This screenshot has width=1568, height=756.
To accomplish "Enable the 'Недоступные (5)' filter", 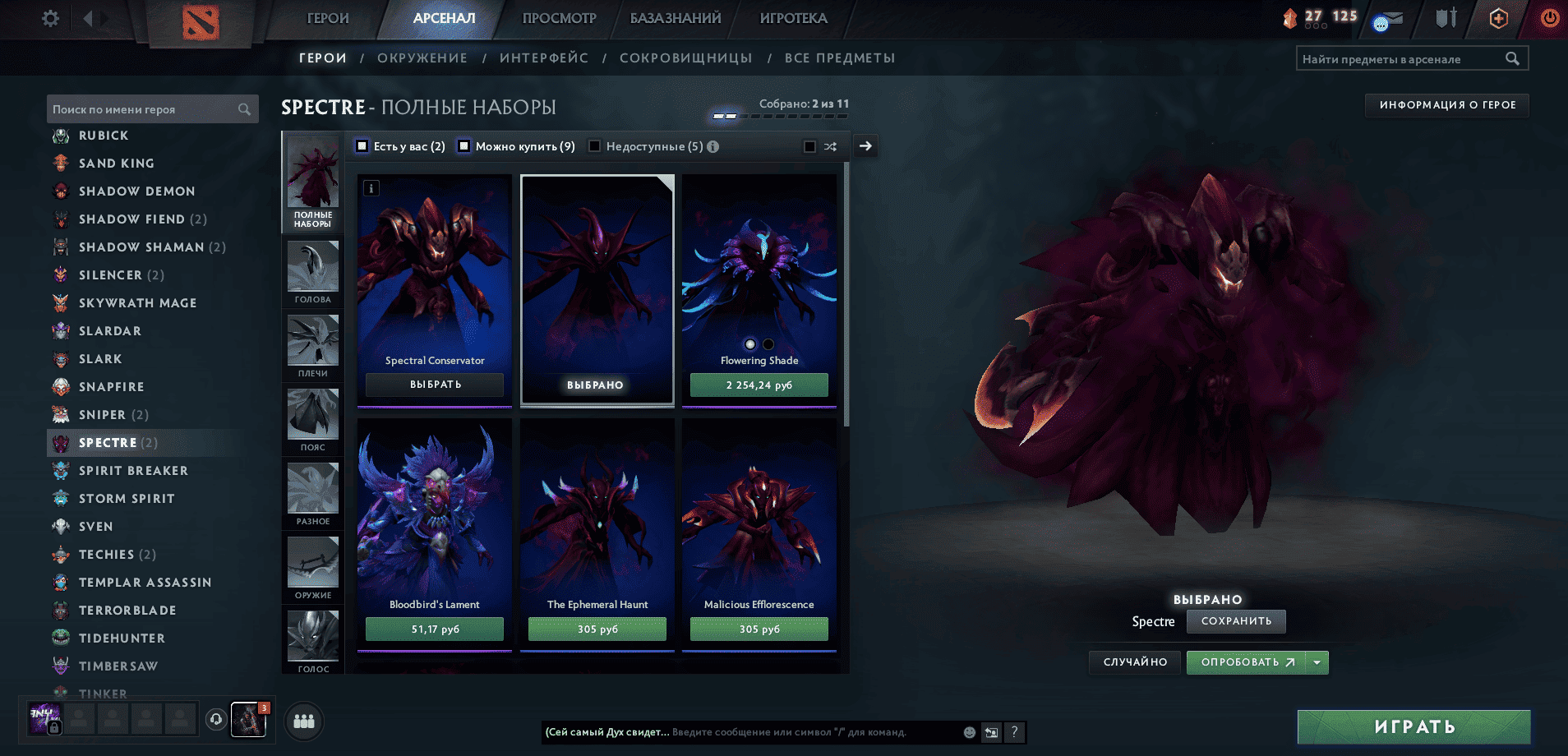I will tap(594, 145).
